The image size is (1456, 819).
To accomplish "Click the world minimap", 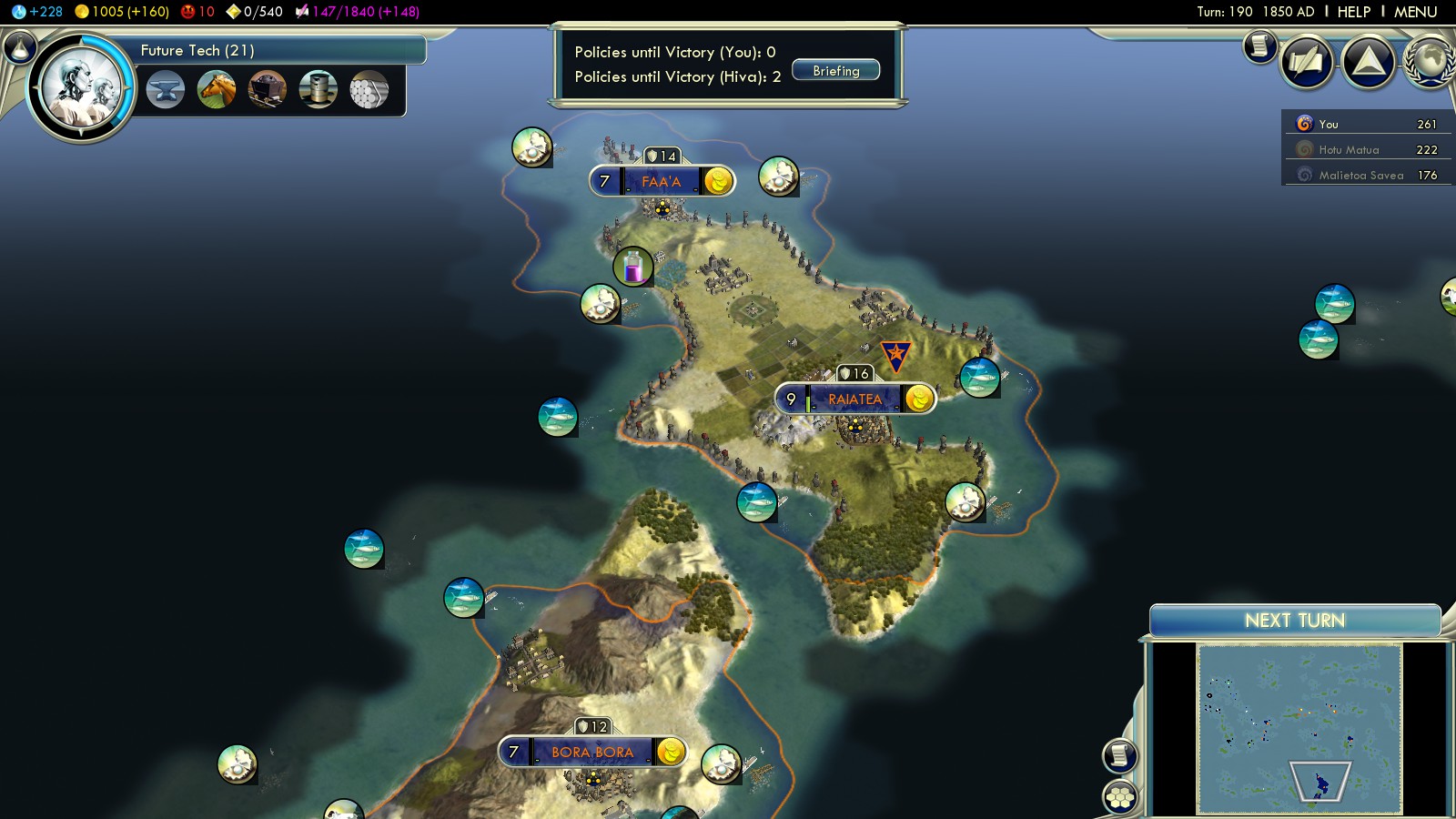I will point(1299,728).
